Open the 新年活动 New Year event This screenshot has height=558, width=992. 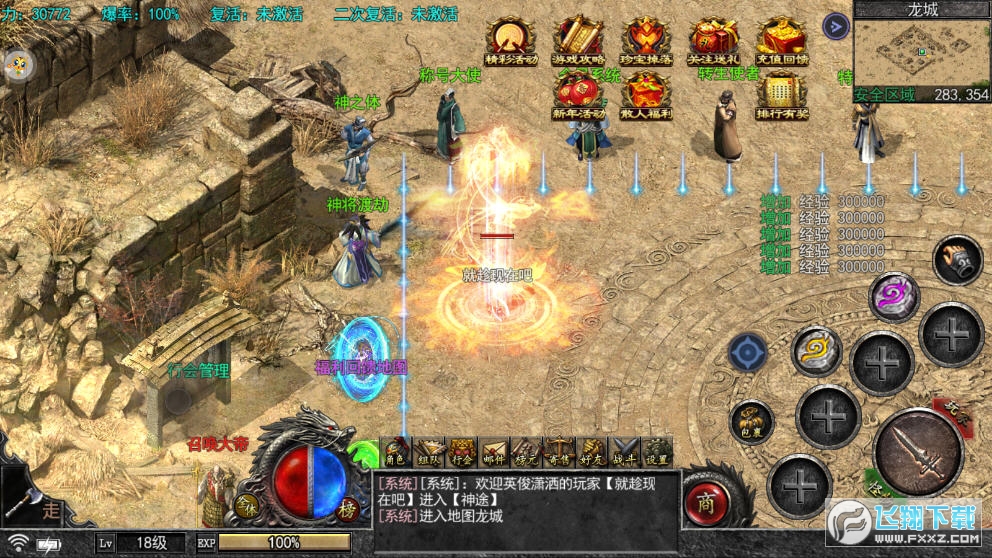pyautogui.click(x=578, y=97)
